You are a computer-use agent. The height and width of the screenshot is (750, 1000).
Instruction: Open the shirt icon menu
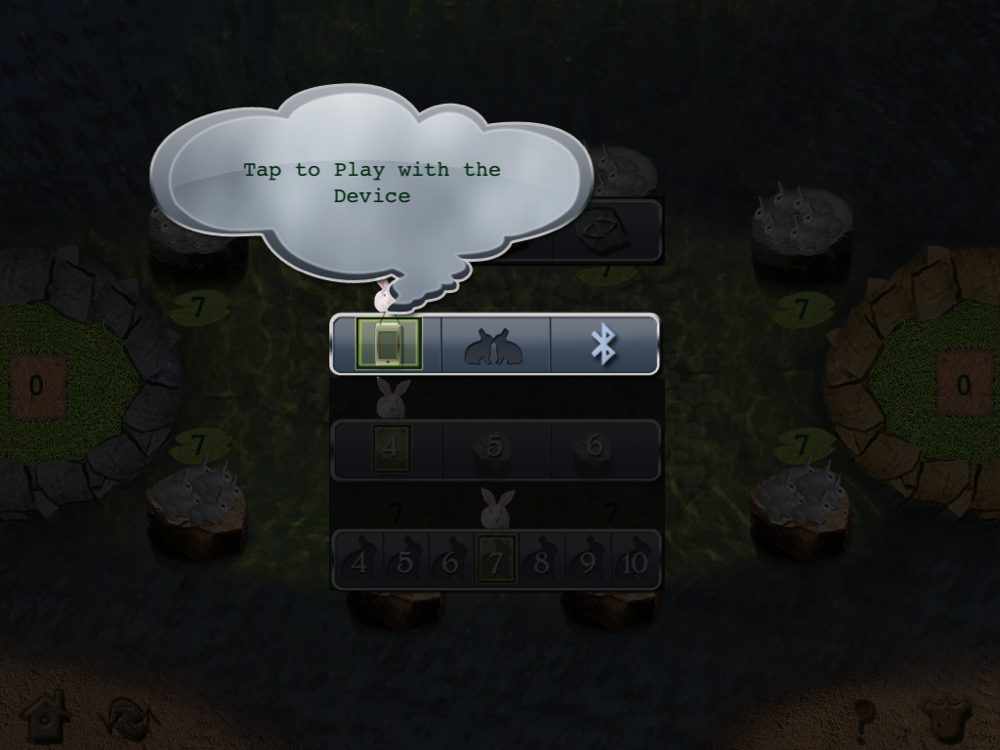947,718
